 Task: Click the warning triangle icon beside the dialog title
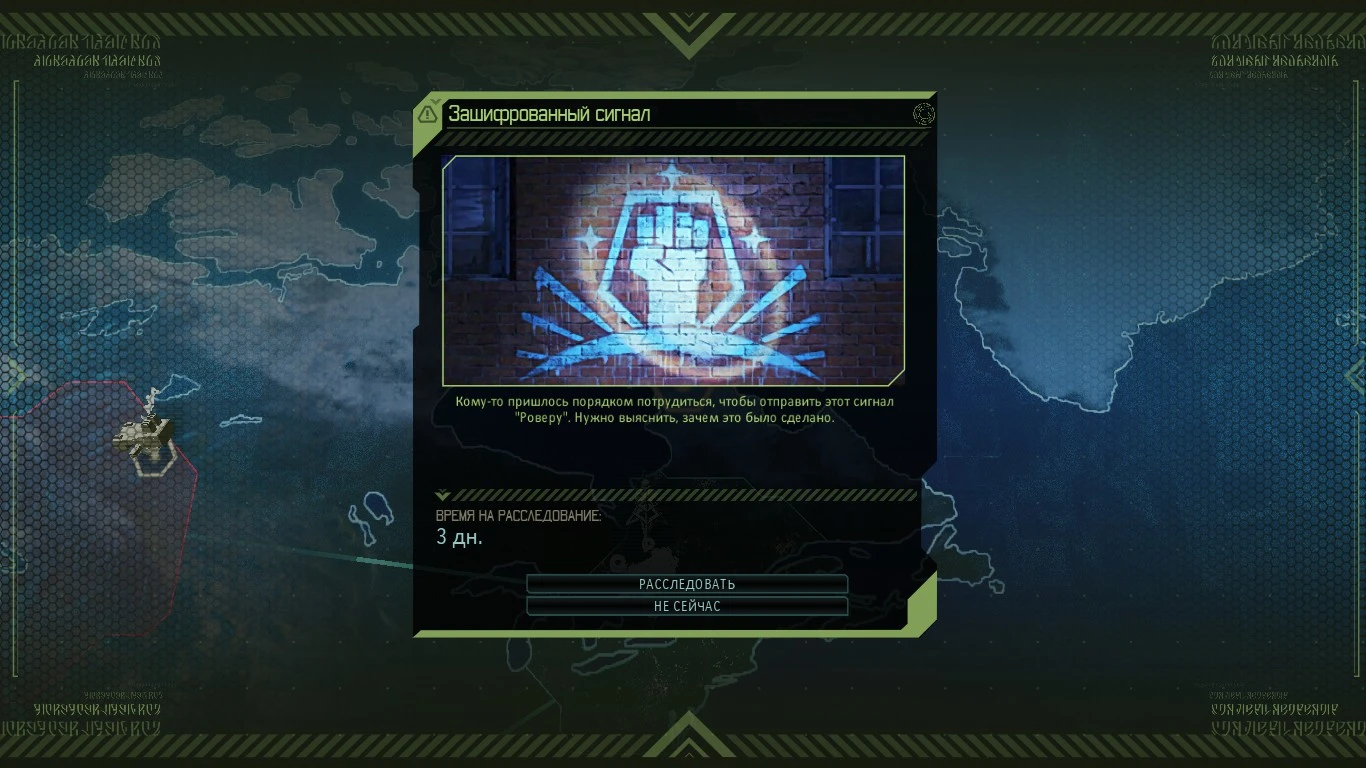click(x=428, y=113)
